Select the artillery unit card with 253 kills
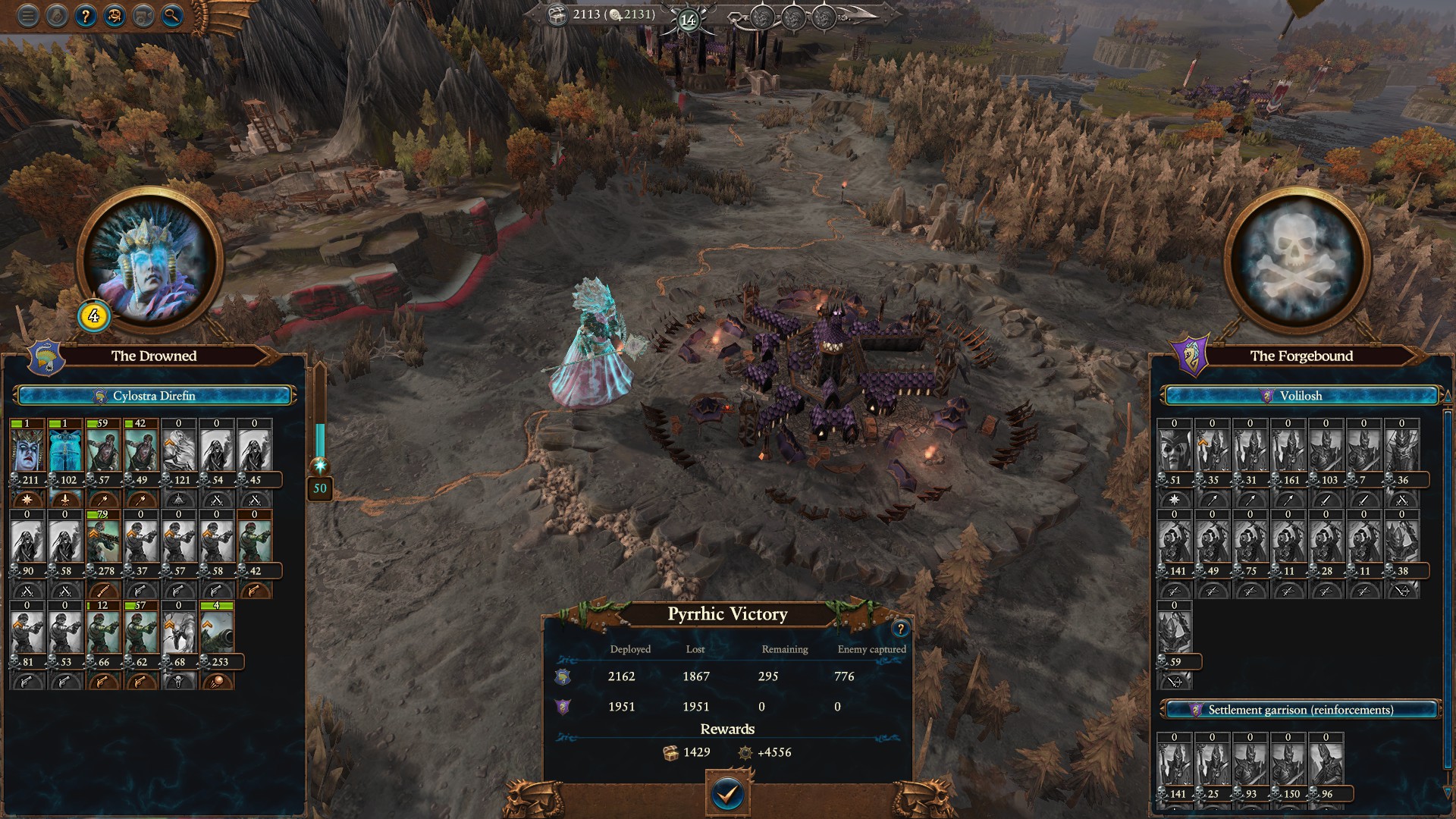The image size is (1456, 819). 218,634
